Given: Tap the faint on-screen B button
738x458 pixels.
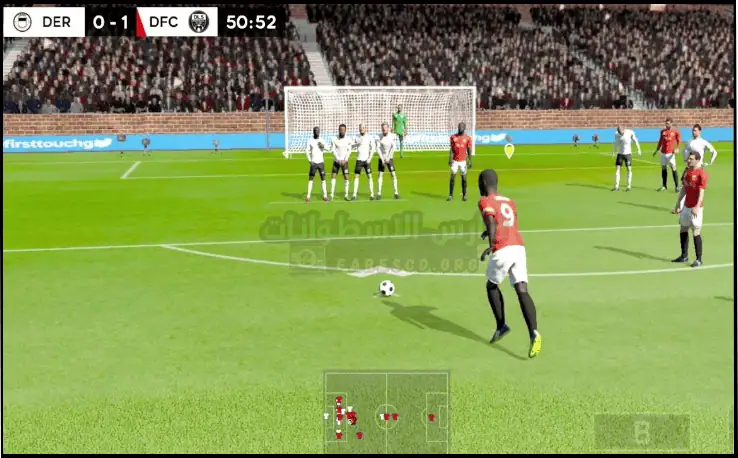Looking at the screenshot, I should [x=642, y=432].
